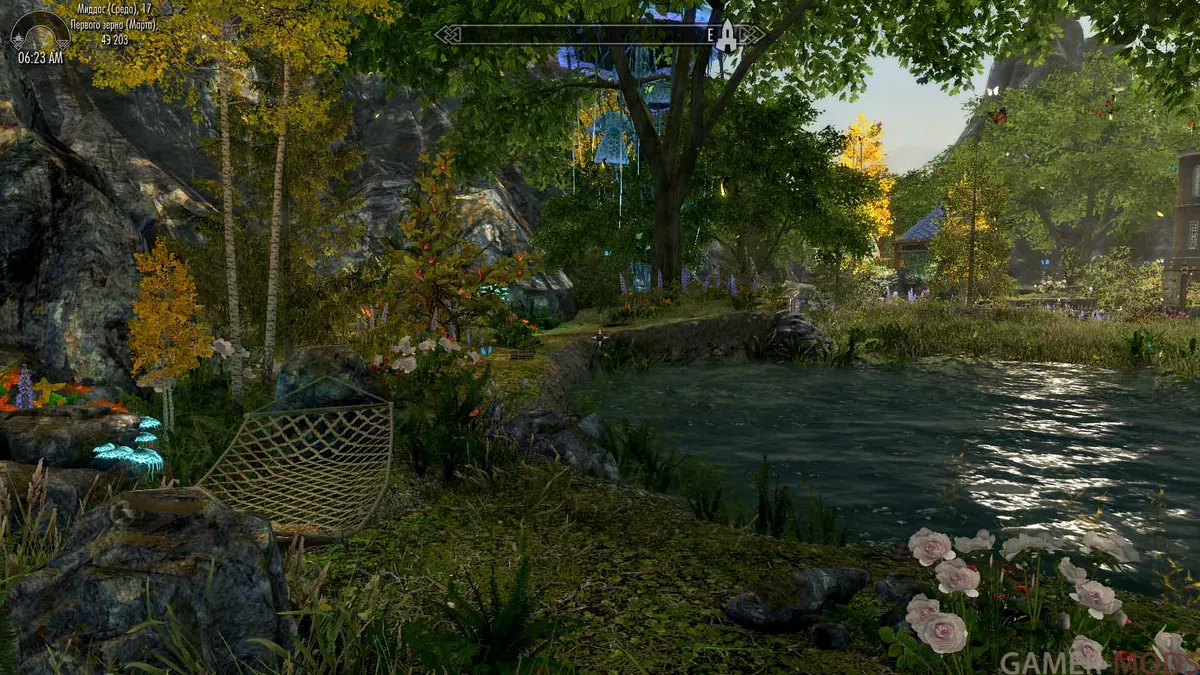Screen dimensions: 1200x675
Task: Click the location marker on the compass
Action: click(727, 36)
